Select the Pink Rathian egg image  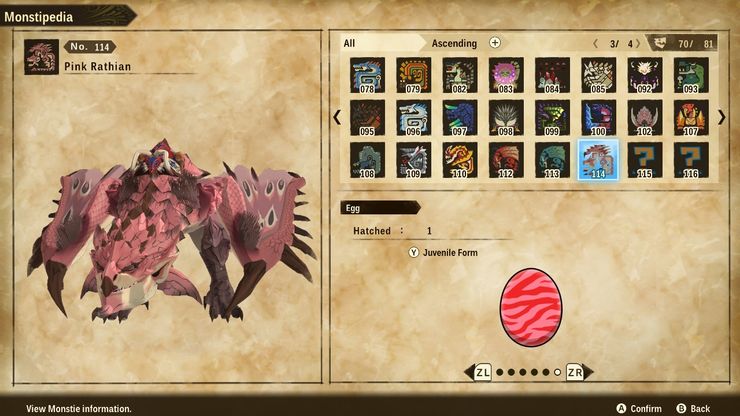tap(529, 307)
